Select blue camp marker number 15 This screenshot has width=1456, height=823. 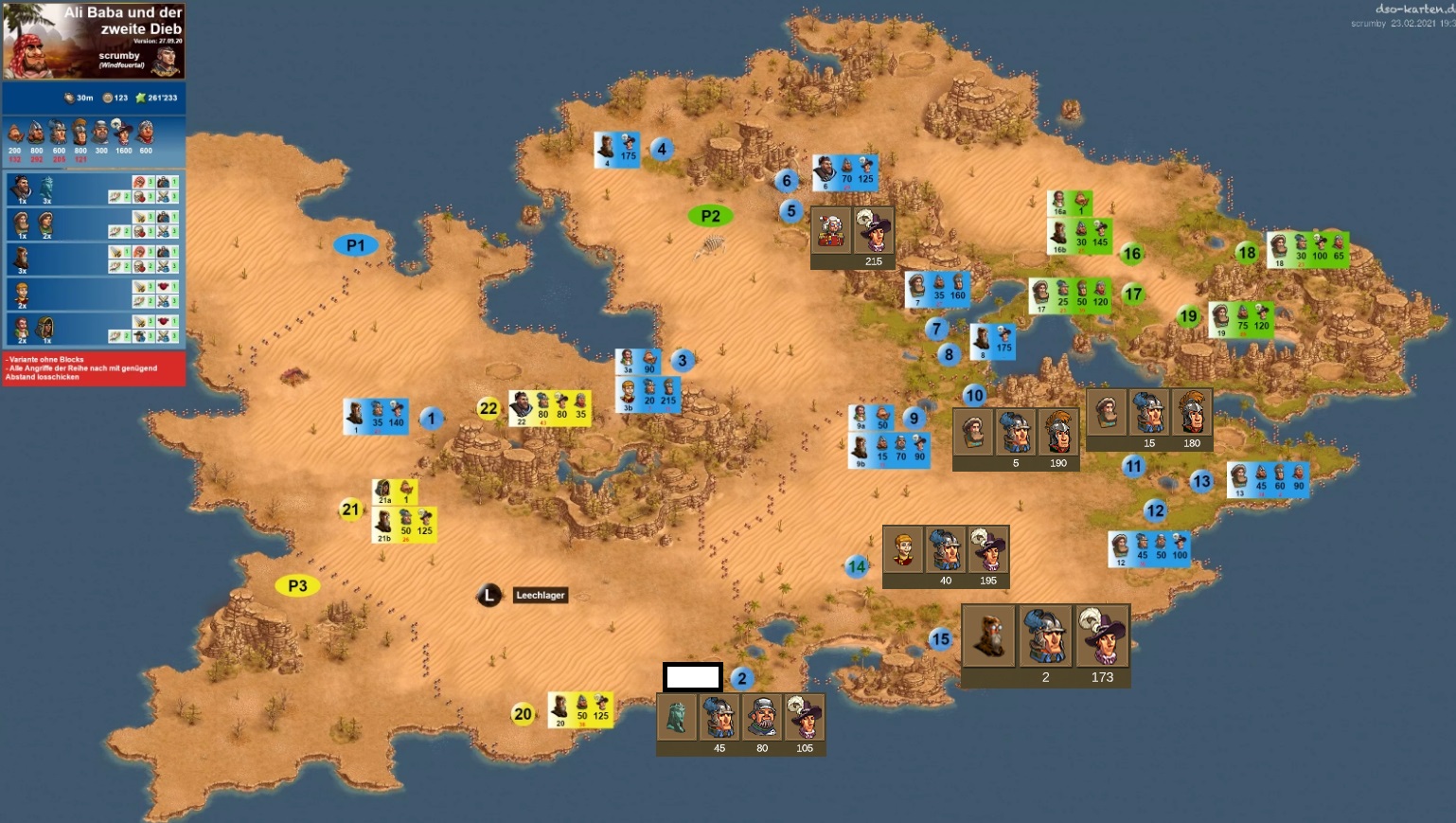tap(939, 638)
